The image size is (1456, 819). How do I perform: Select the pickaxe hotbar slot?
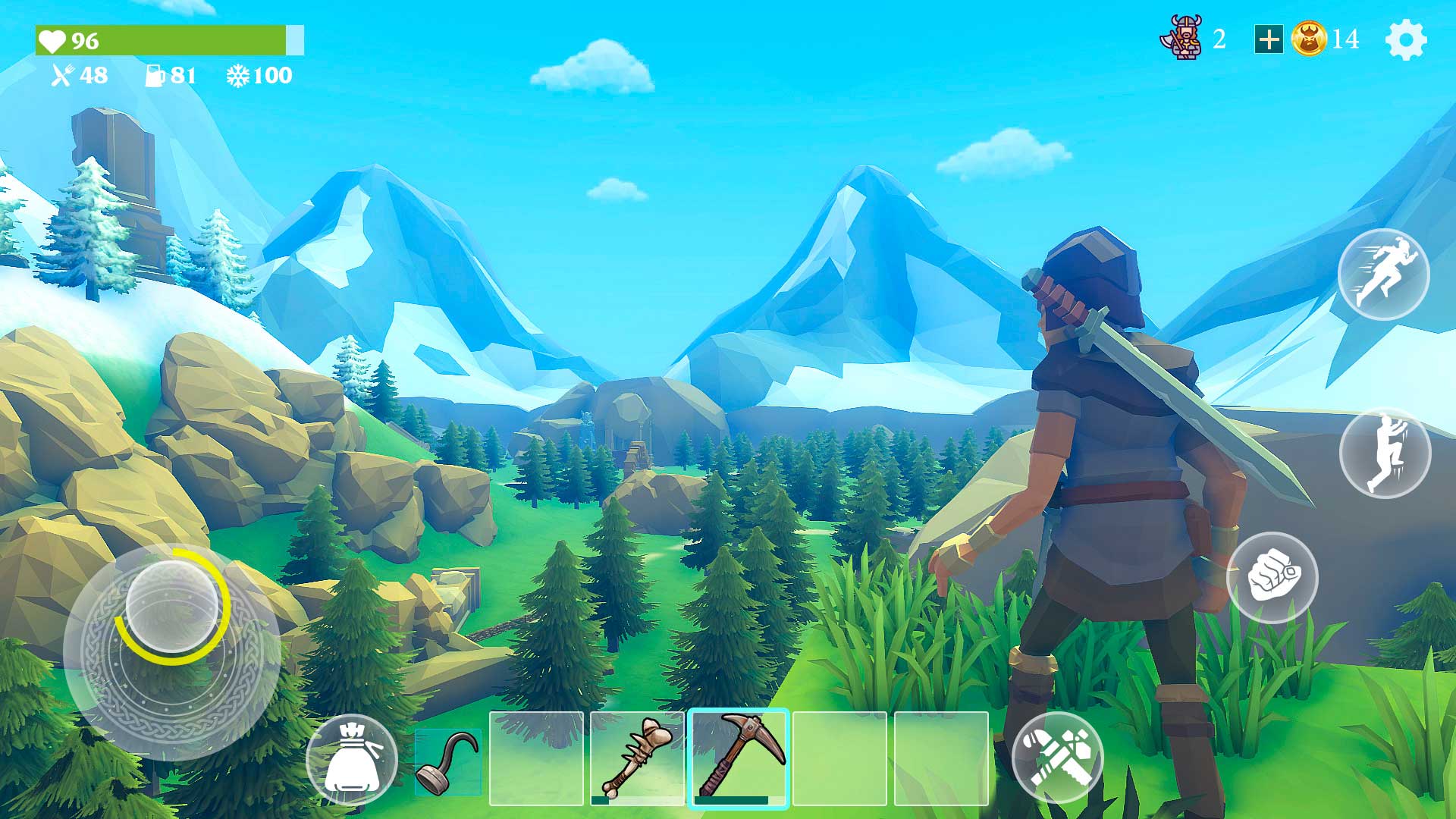(x=739, y=758)
